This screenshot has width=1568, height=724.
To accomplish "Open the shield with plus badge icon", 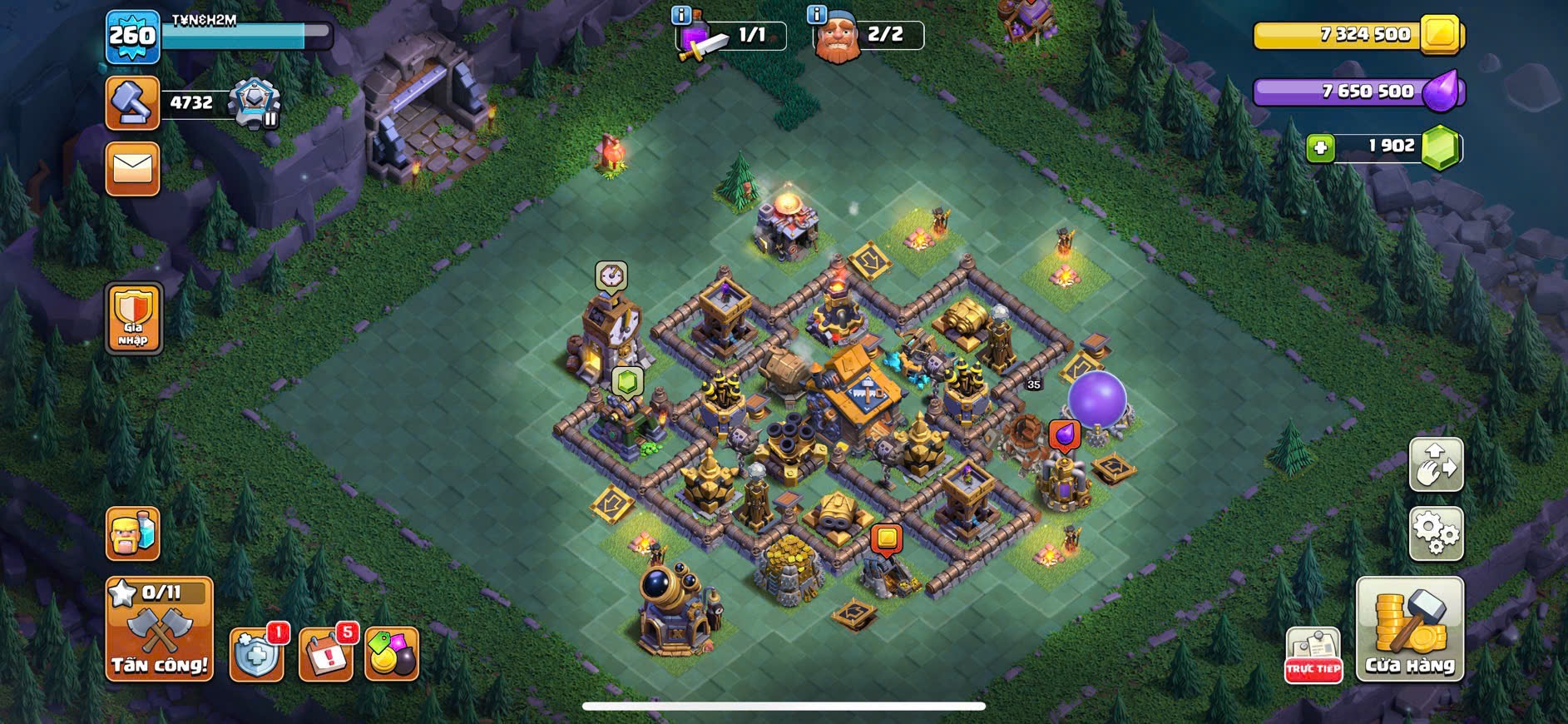I will tap(256, 654).
